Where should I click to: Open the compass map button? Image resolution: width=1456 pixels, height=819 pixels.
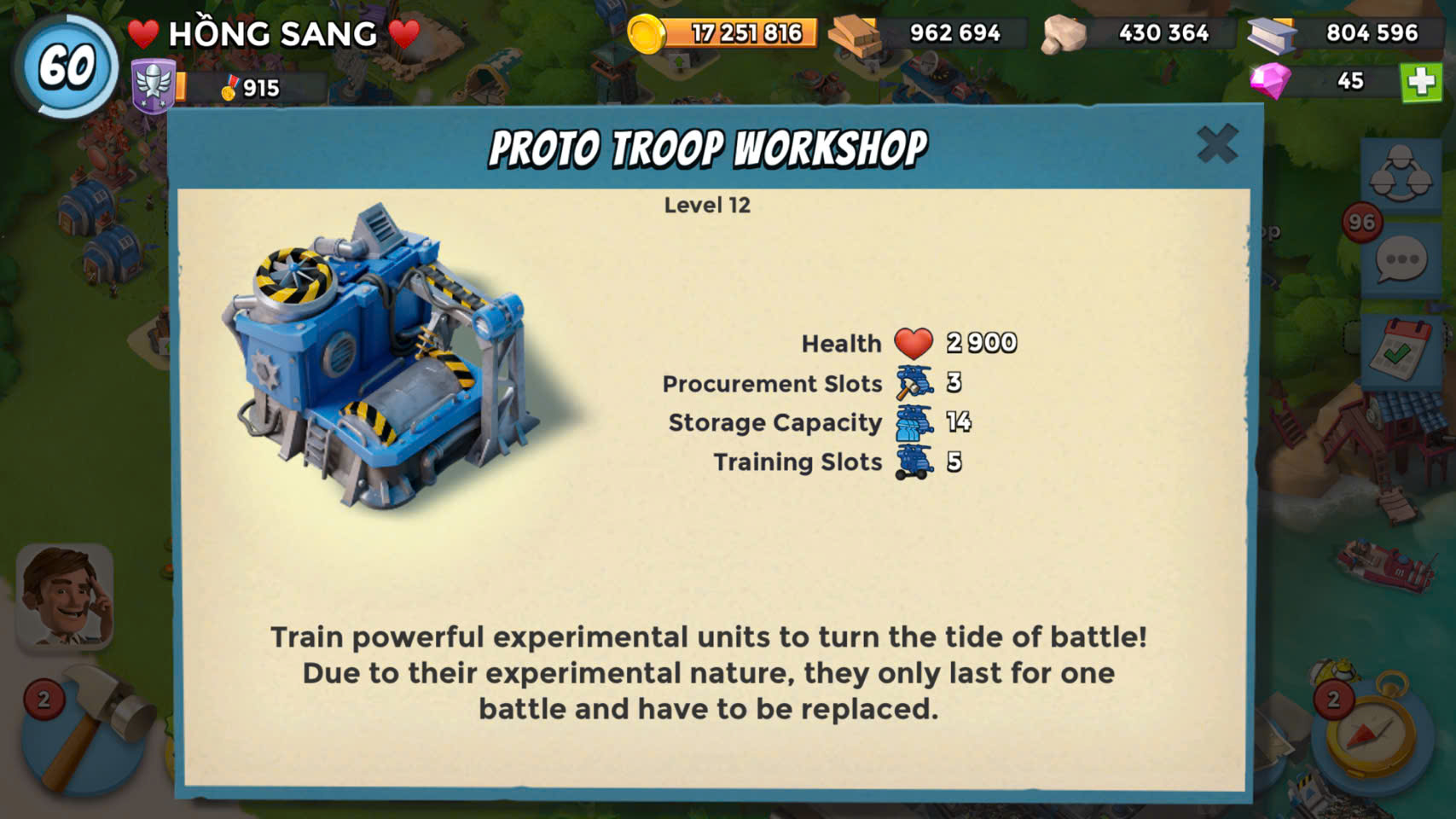point(1369,730)
